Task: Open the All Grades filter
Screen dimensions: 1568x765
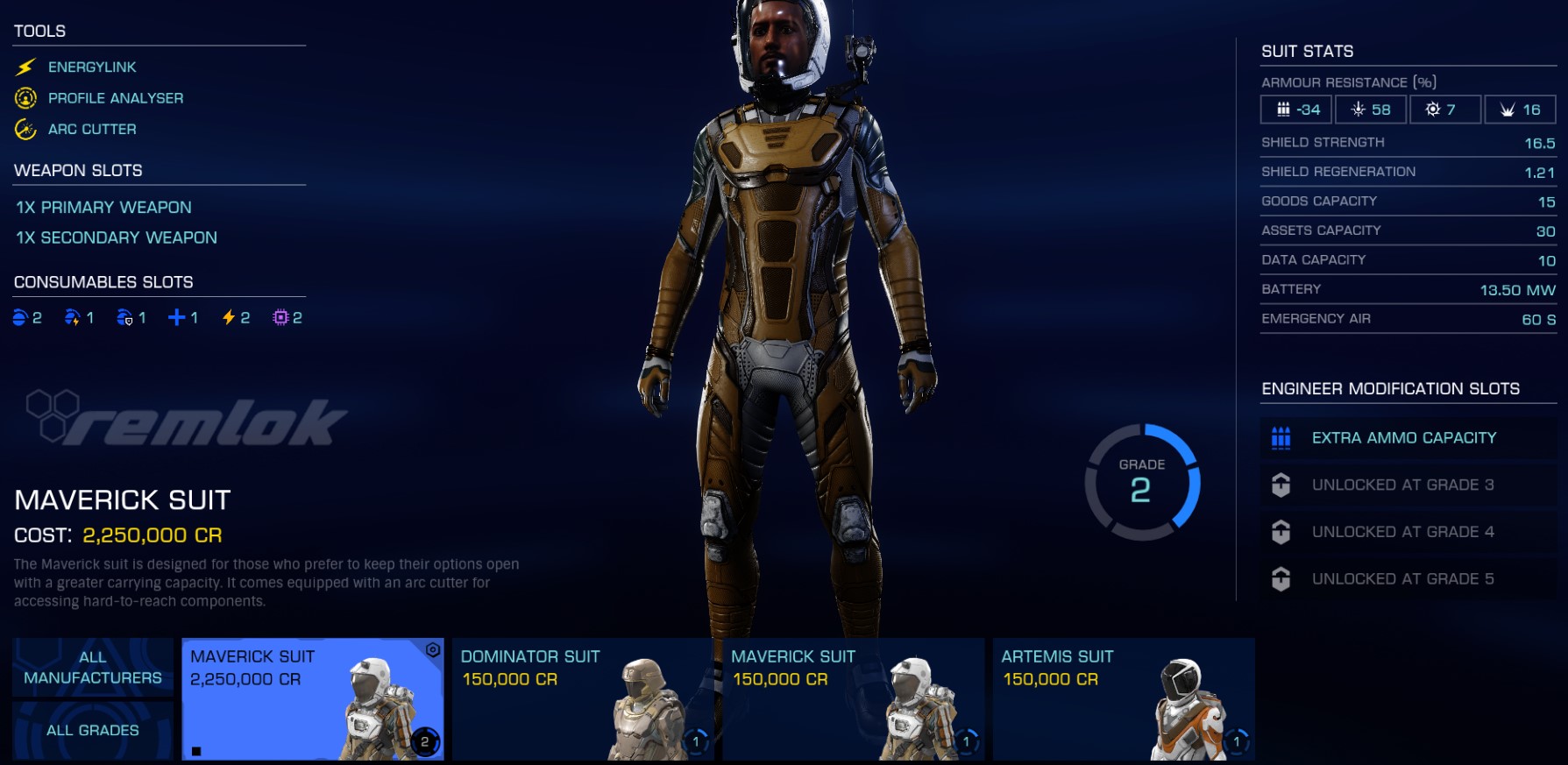Action: pyautogui.click(x=93, y=729)
